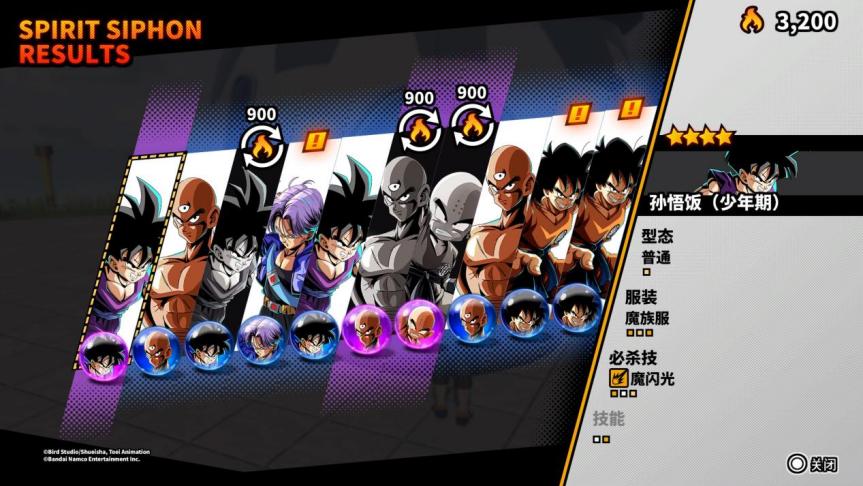Screen dimensions: 863x486
Task: Select the greyed-out Krillin card
Action: point(440,250)
